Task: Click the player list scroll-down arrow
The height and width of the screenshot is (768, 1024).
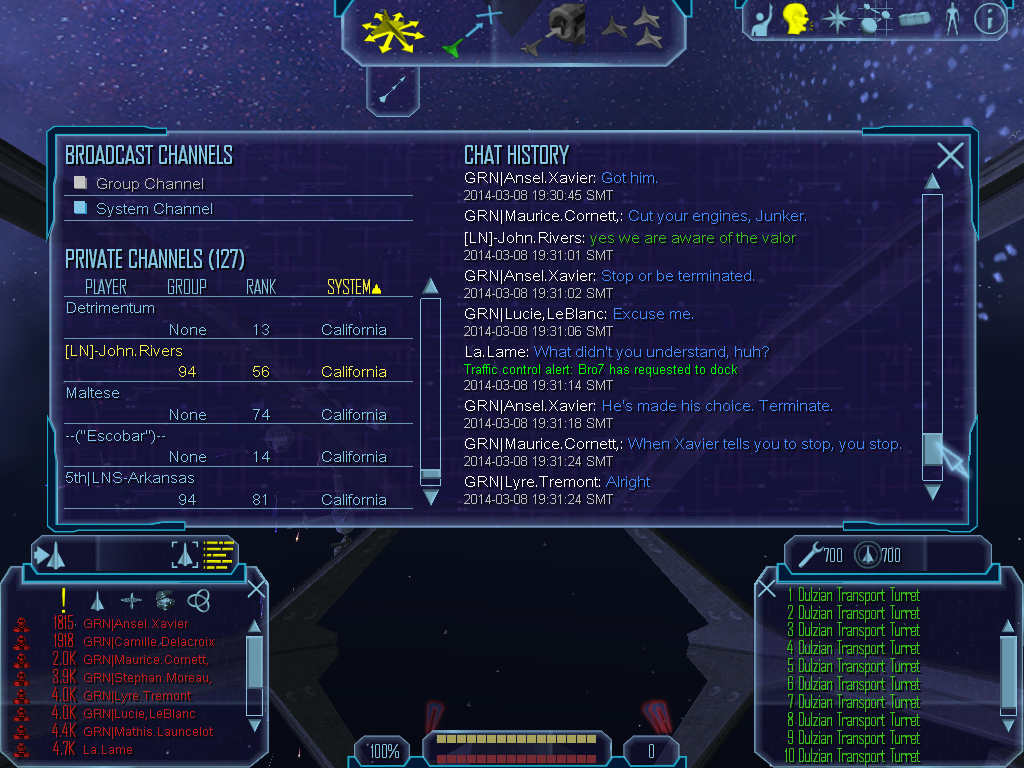Action: point(430,497)
